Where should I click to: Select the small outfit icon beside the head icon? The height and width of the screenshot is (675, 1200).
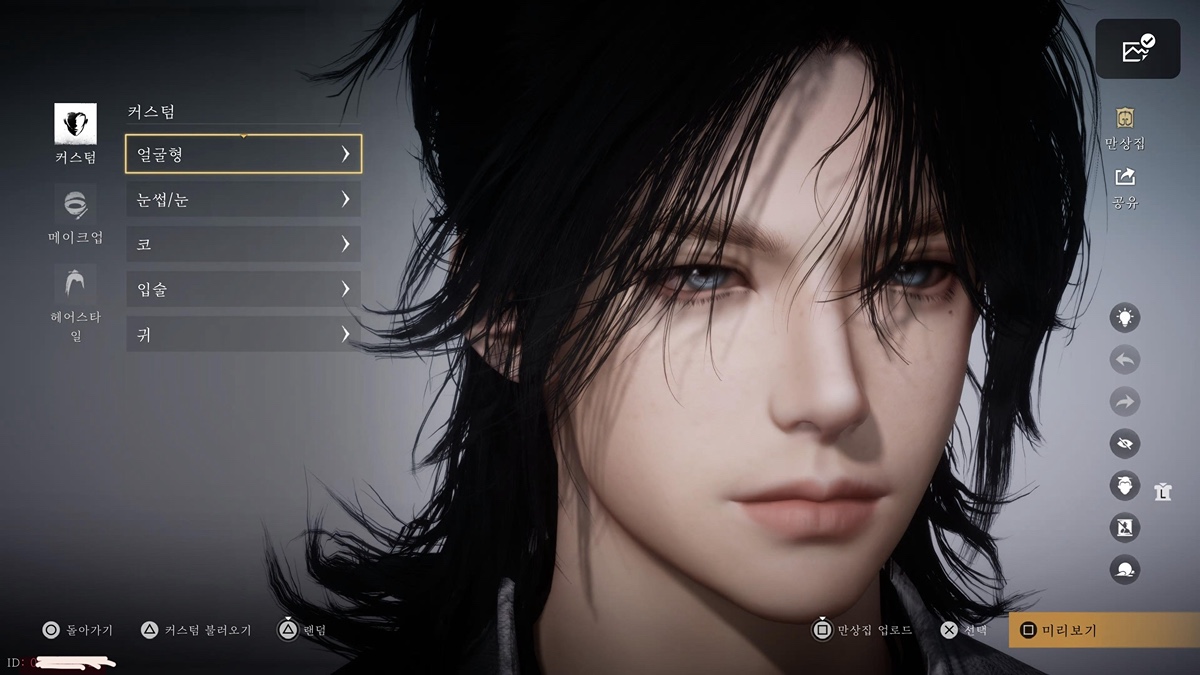[x=1162, y=490]
